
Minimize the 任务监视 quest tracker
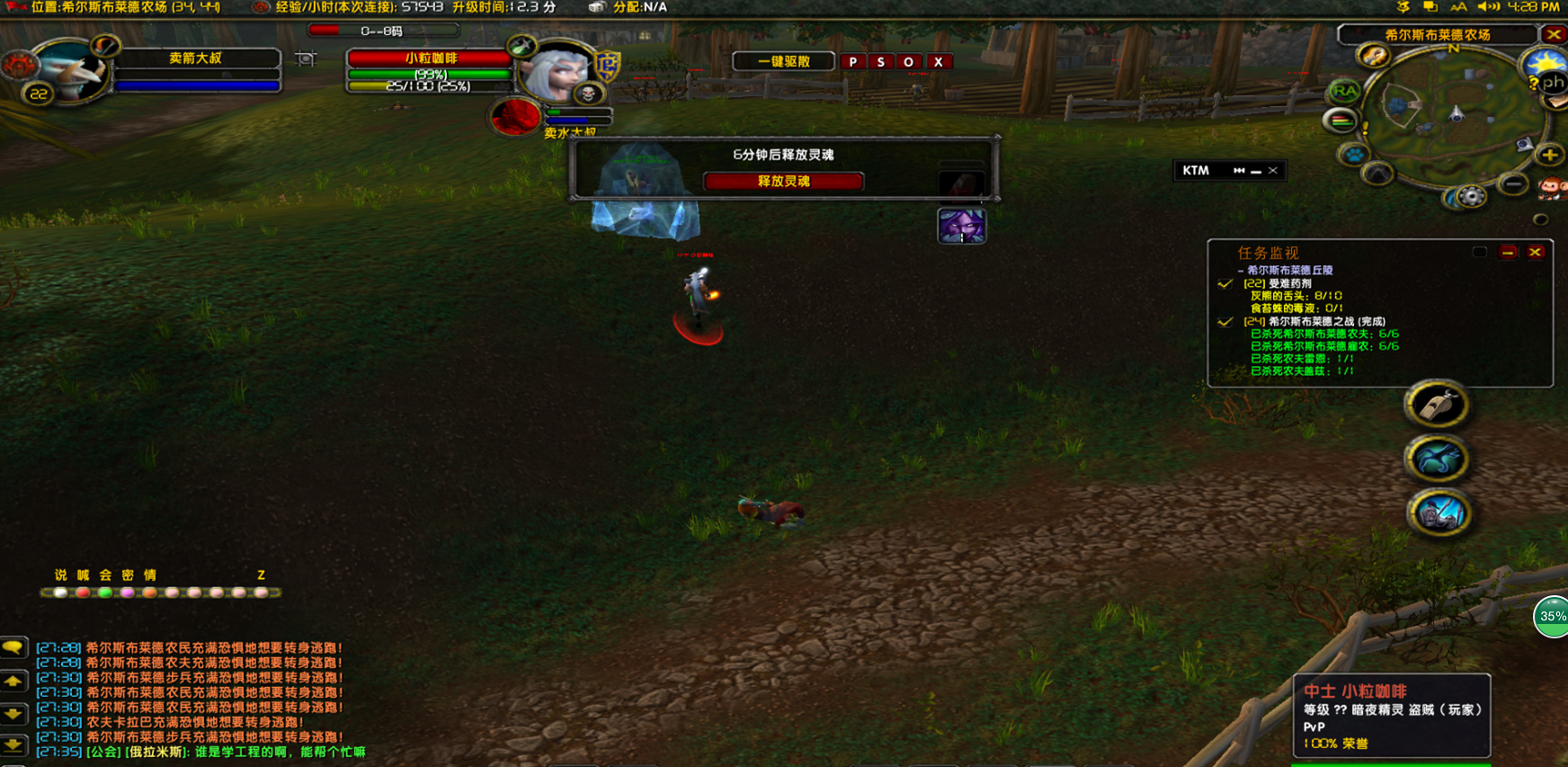(1508, 253)
